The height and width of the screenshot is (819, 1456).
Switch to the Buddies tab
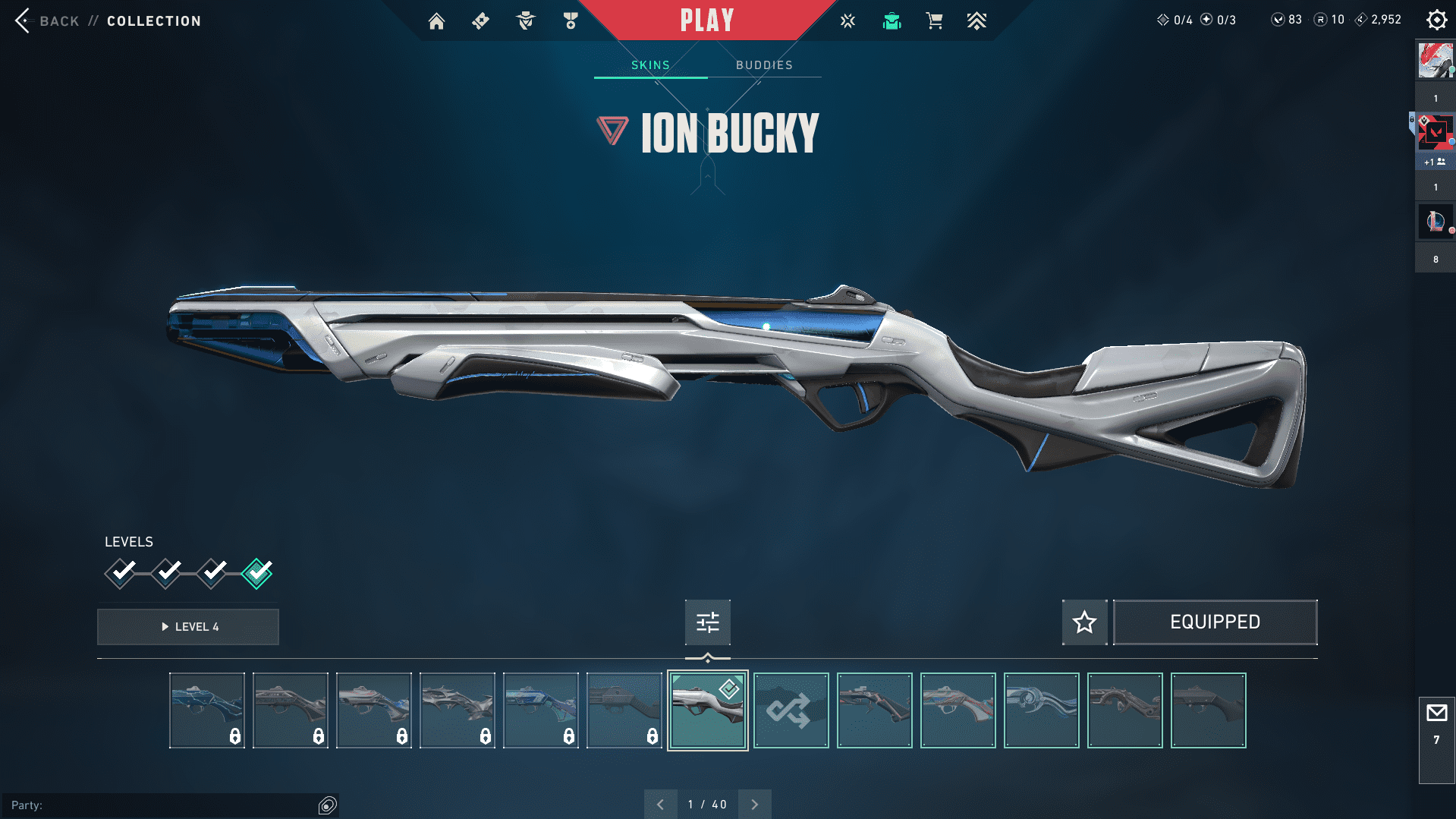tap(764, 65)
